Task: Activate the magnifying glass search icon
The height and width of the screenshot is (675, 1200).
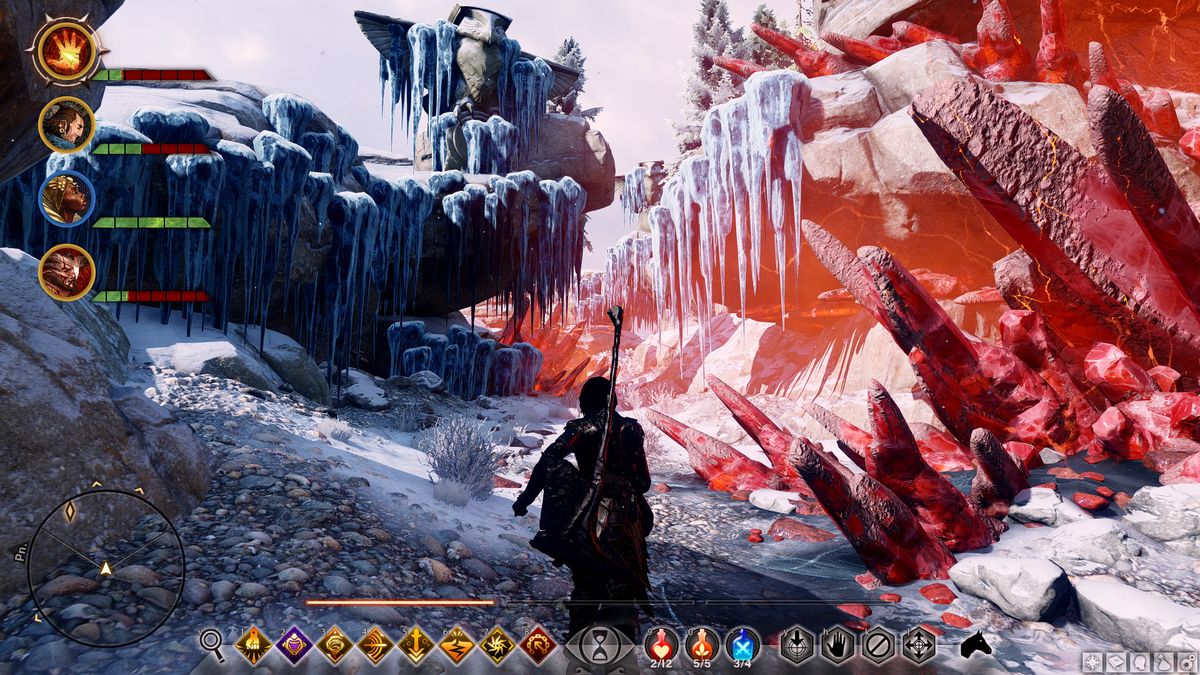Action: tap(212, 645)
